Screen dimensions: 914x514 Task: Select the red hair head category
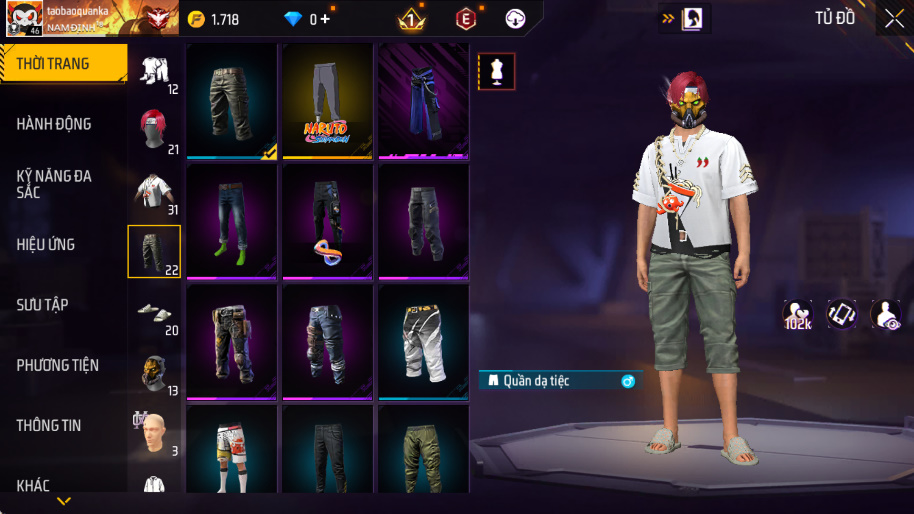click(x=154, y=130)
